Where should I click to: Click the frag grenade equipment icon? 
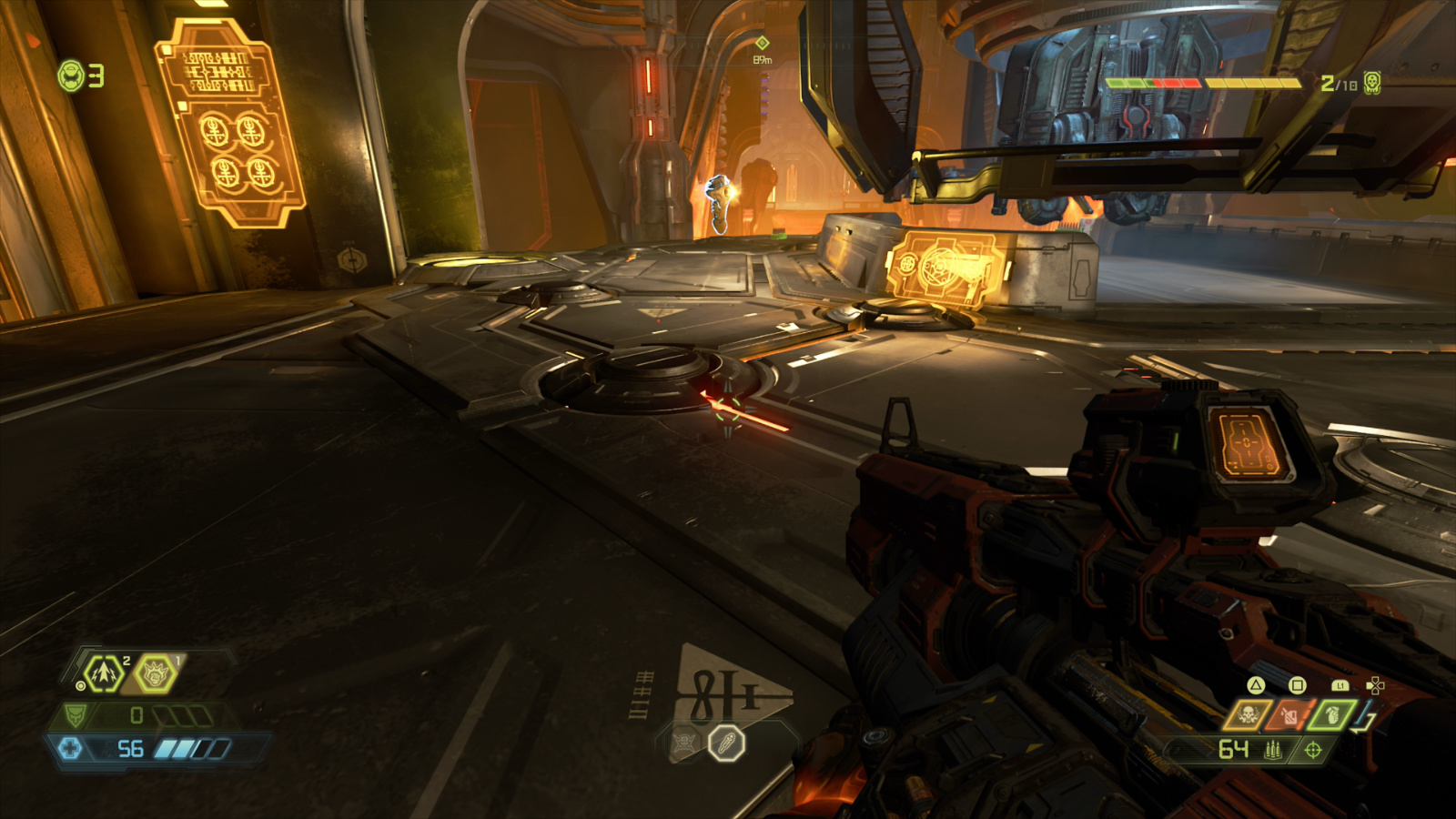pyautogui.click(x=1333, y=715)
